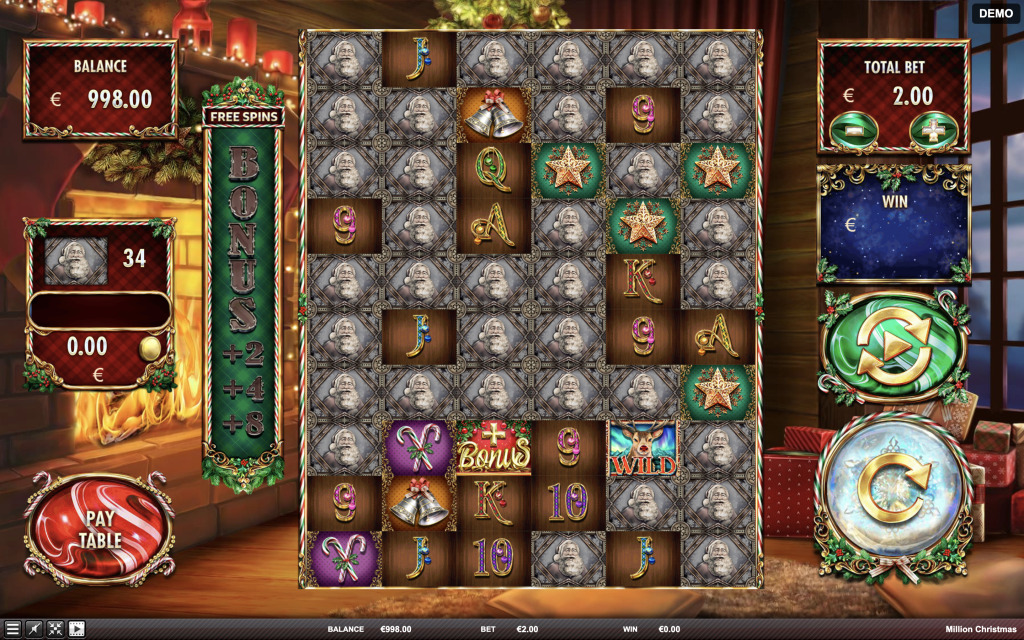Image resolution: width=1024 pixels, height=640 pixels.
Task: Click the film strip play icon
Action: pos(76,629)
